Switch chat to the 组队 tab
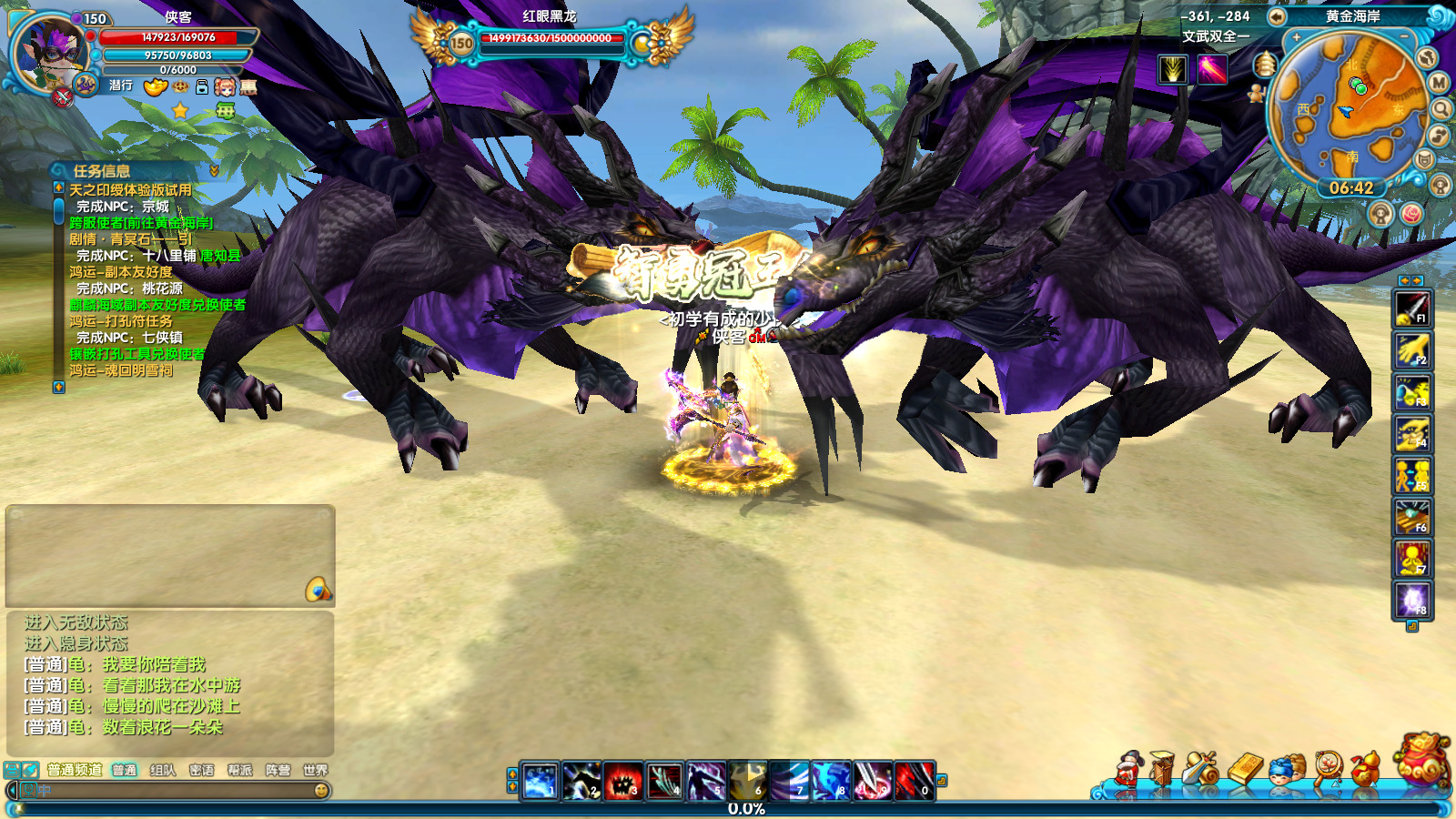This screenshot has height=819, width=1456. 163,770
